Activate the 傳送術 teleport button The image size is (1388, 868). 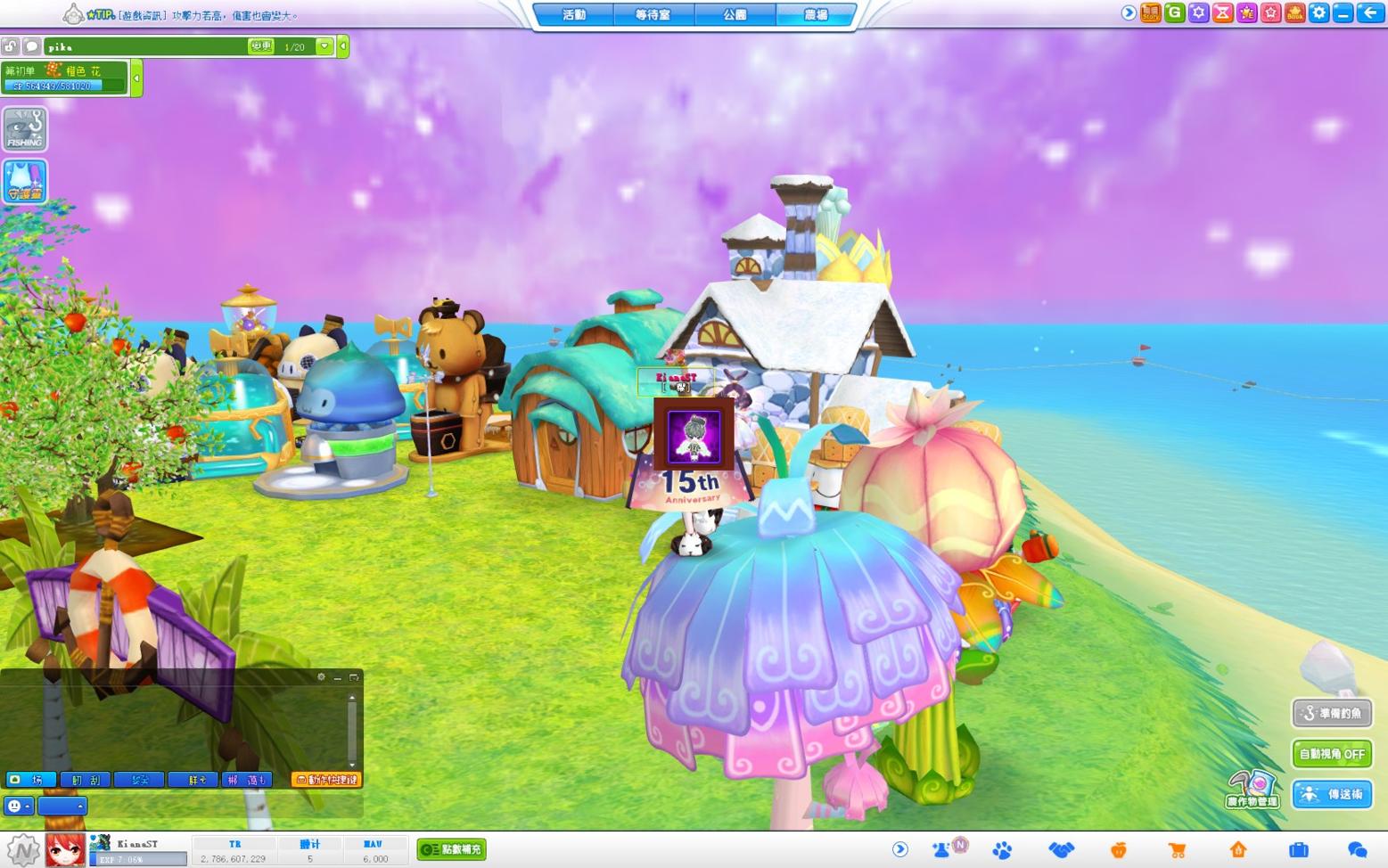pos(1332,794)
